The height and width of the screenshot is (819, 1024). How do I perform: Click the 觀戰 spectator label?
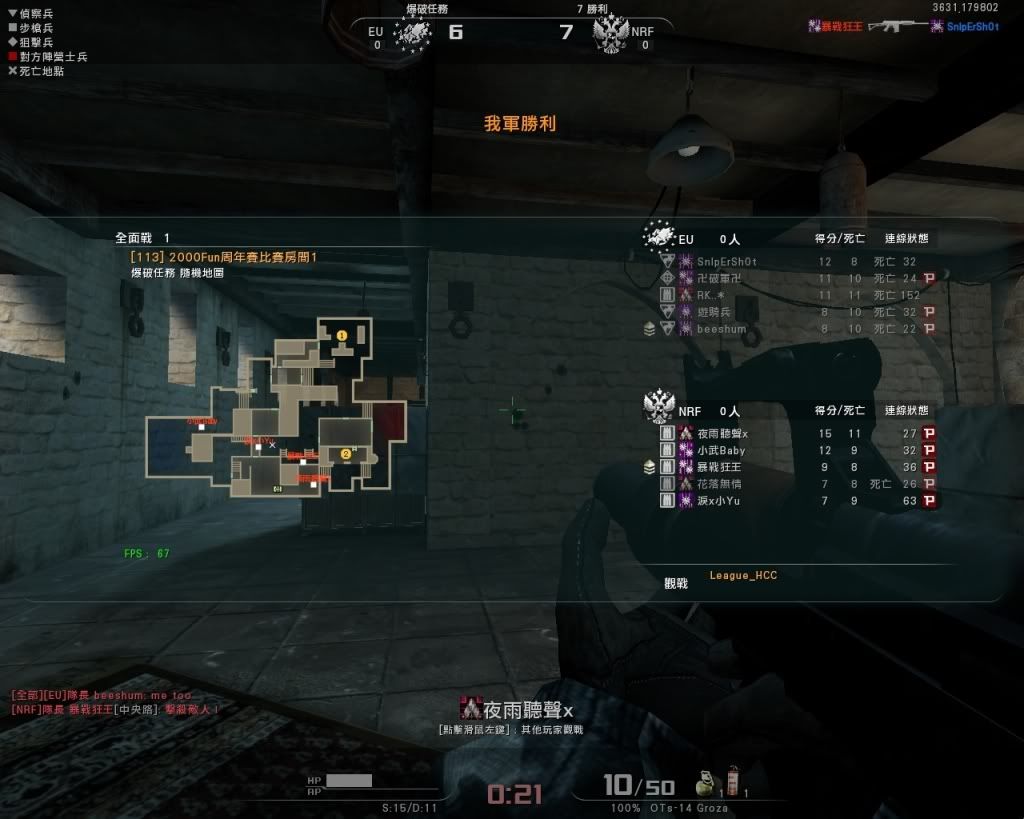(676, 583)
